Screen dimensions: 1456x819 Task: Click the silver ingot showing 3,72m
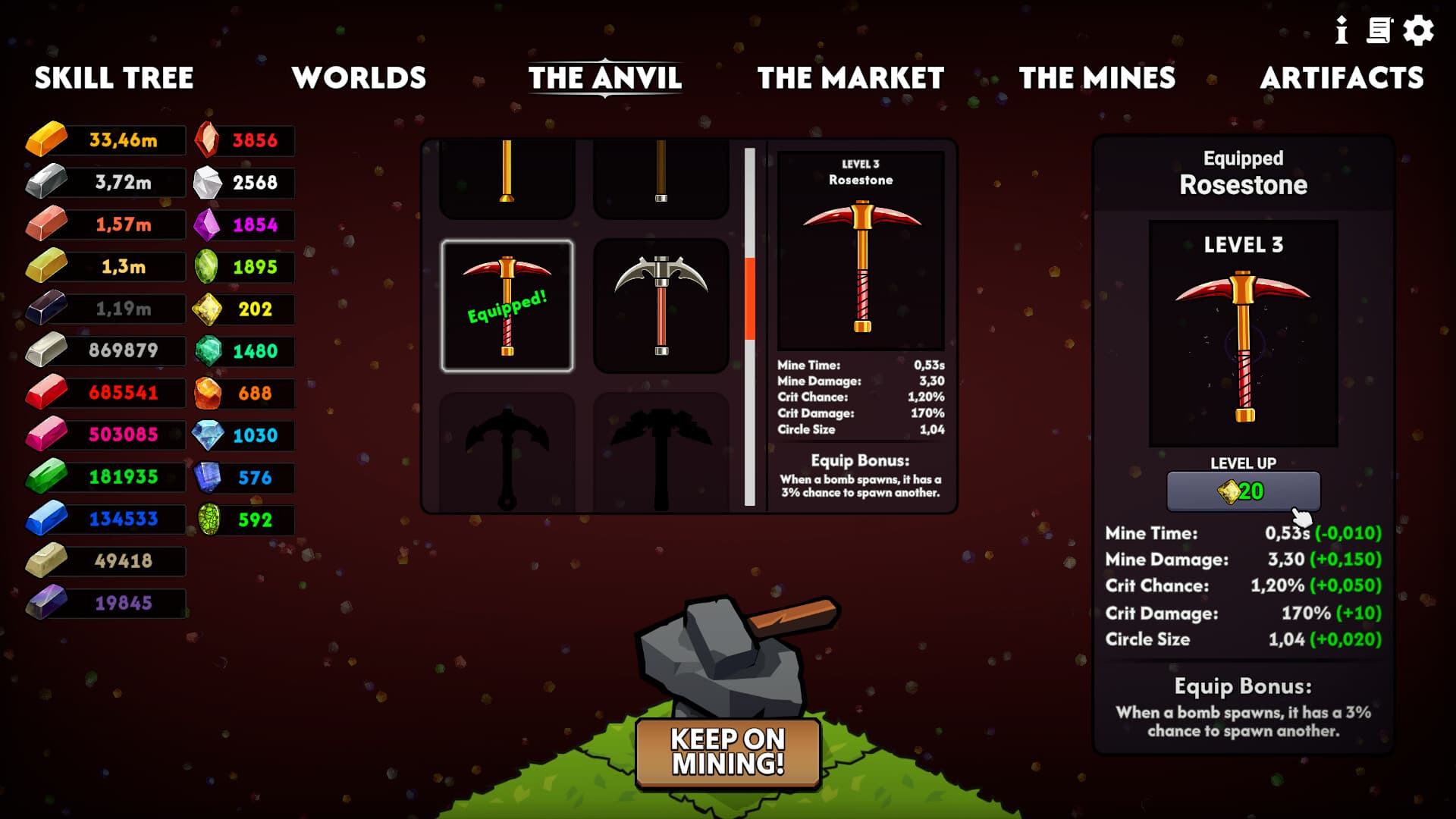point(105,182)
